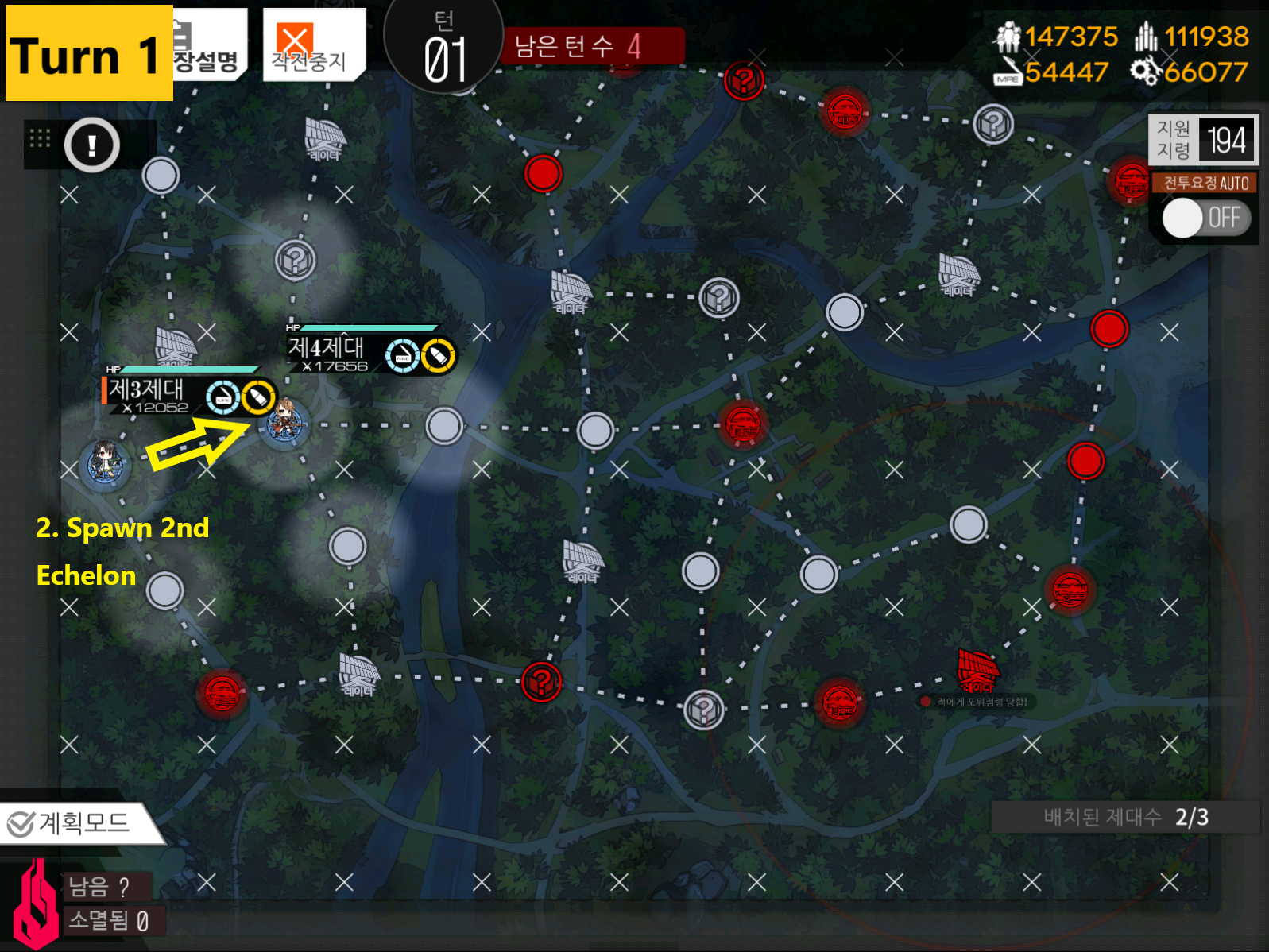The image size is (1269, 952).
Task: Click the manpower resource icon top right
Action: [x=1010, y=36]
